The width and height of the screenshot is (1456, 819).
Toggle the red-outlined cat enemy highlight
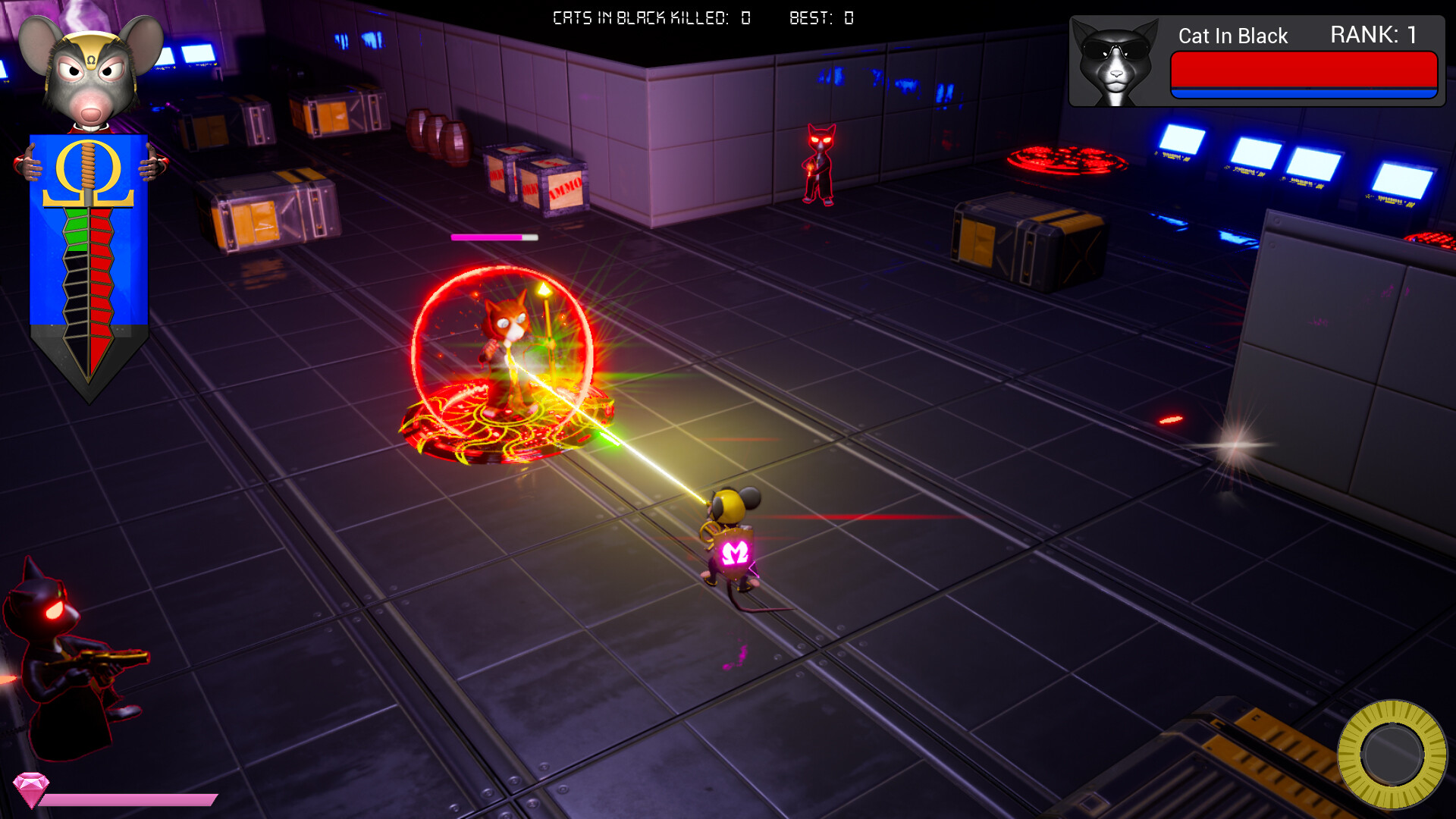tap(819, 163)
